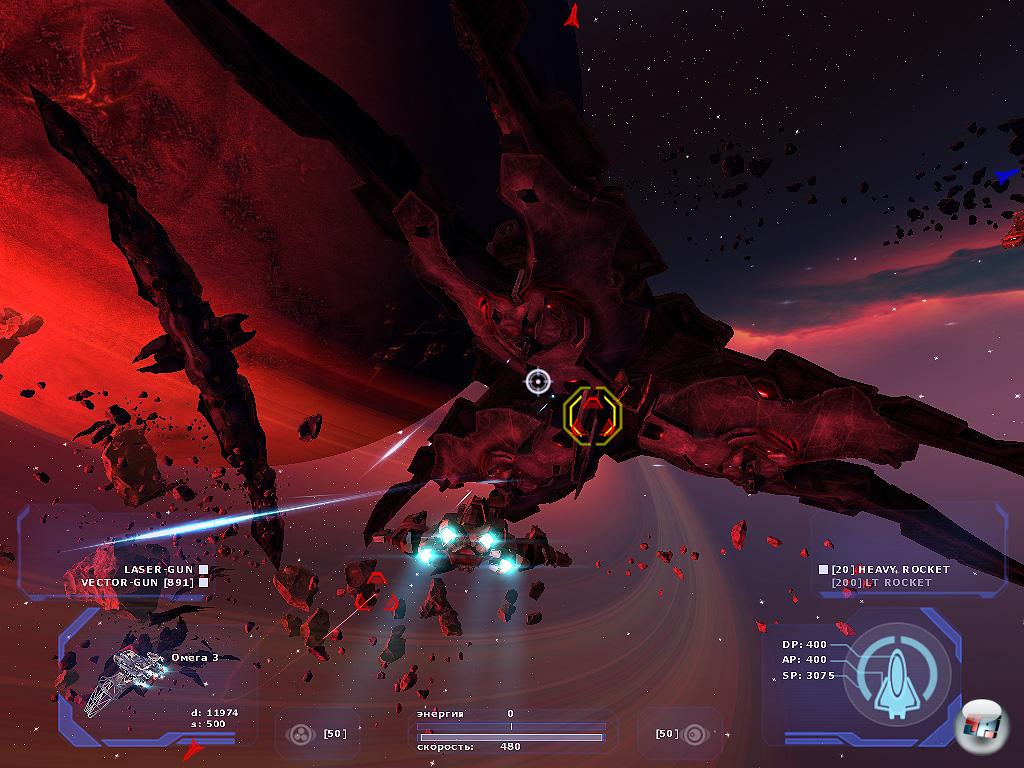The width and height of the screenshot is (1024, 768).
Task: Click the watermark logo in the corner
Action: click(979, 727)
